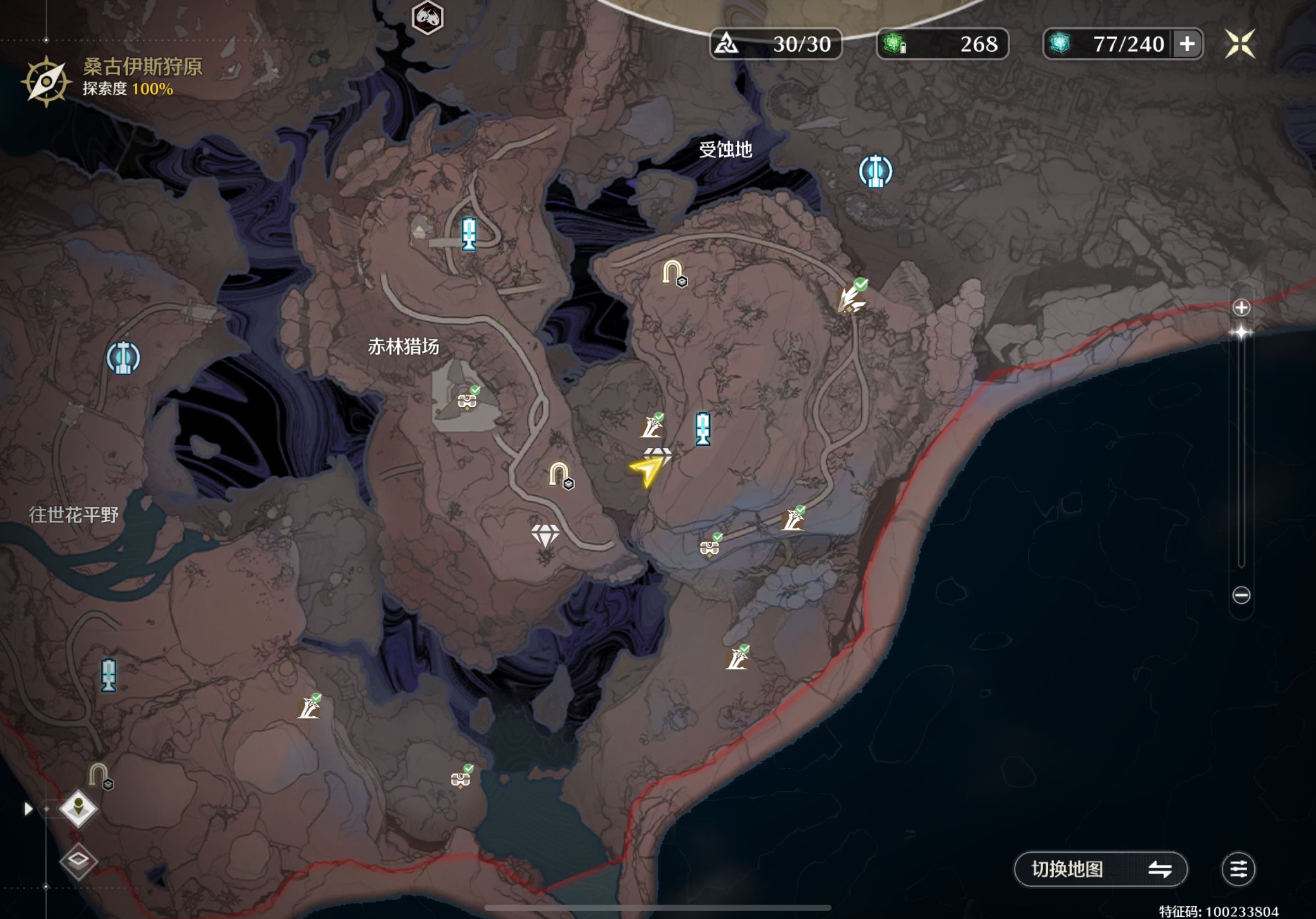Viewport: 1316px width, 919px height.
Task: Toggle the map layers diamond icon
Action: 78,859
